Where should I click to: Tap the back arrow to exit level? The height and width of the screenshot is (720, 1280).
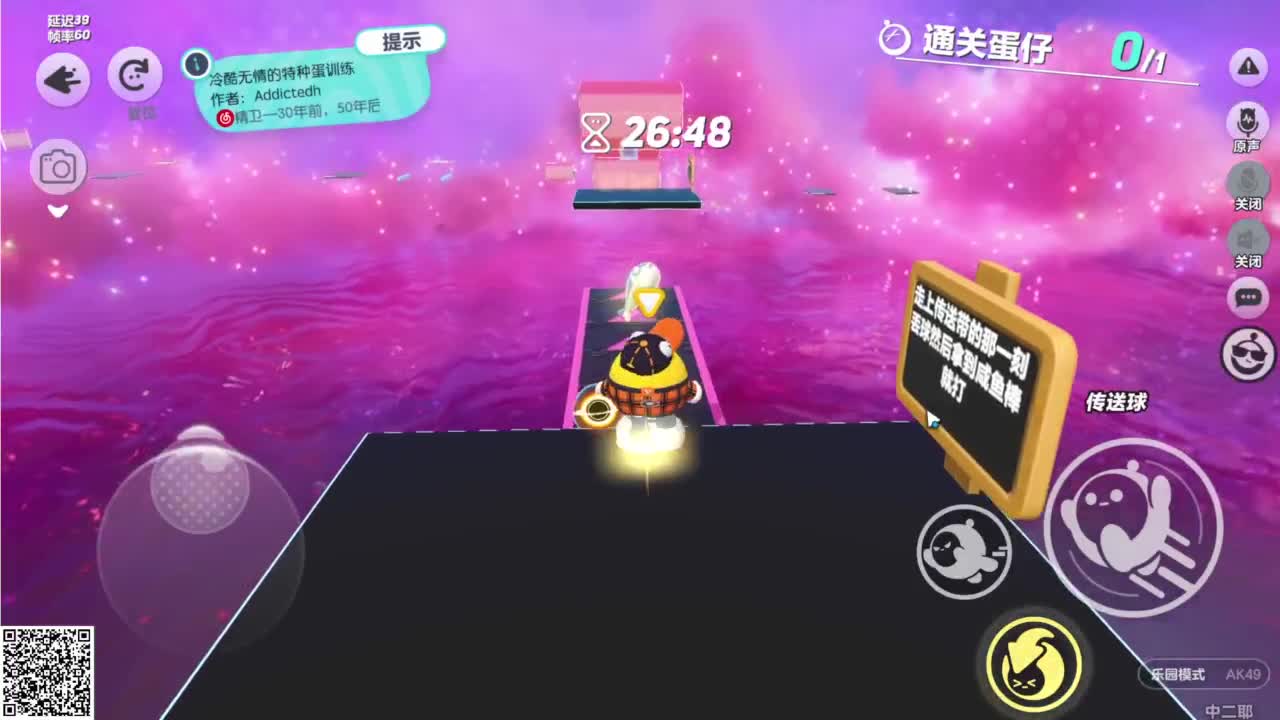click(62, 80)
